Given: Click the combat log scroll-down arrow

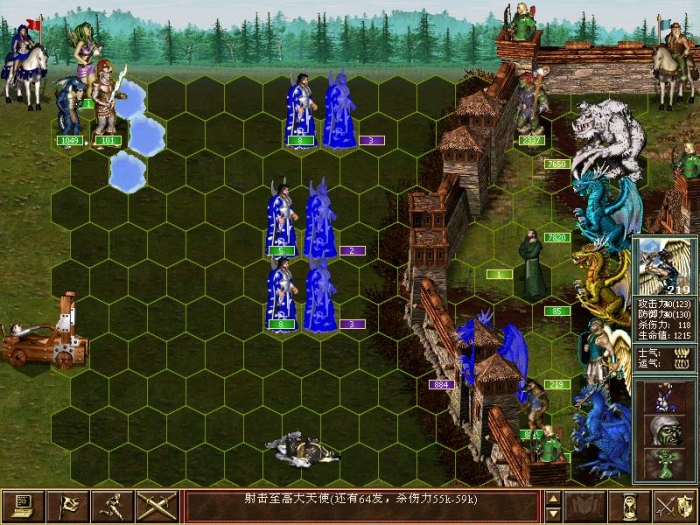Looking at the screenshot, I should pyautogui.click(x=553, y=515).
